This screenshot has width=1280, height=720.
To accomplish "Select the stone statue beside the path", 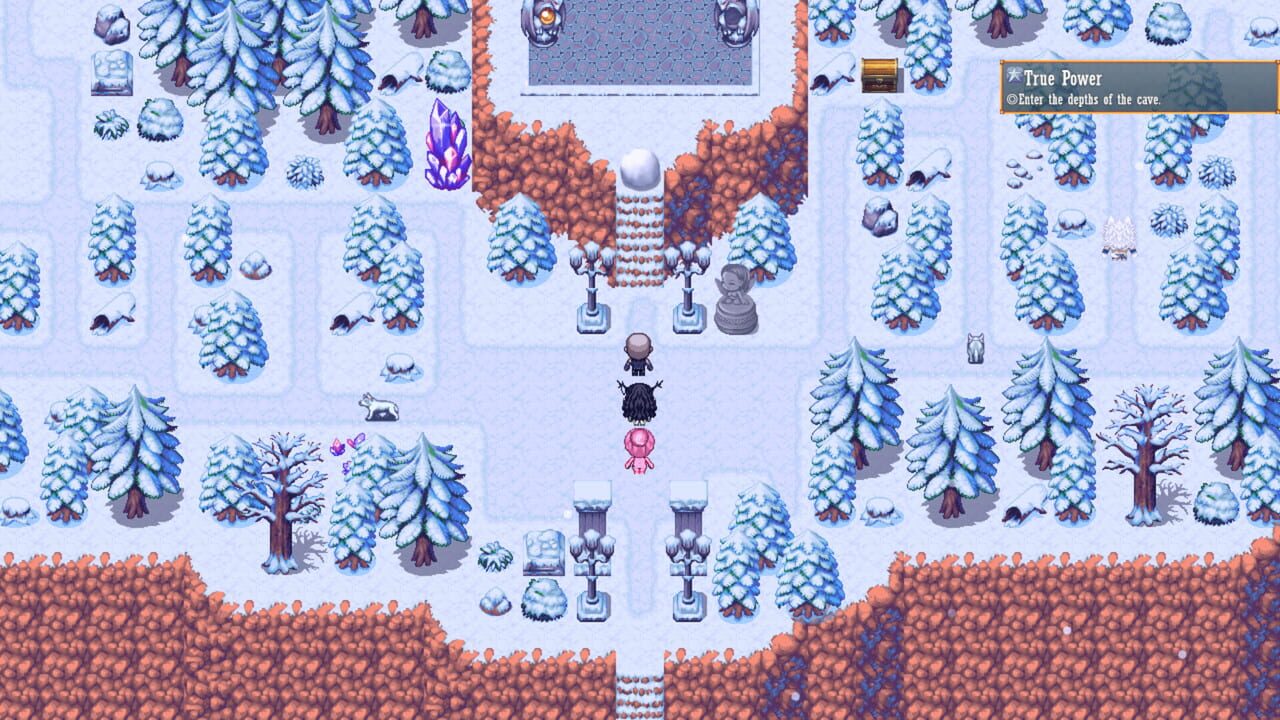I will tap(732, 300).
